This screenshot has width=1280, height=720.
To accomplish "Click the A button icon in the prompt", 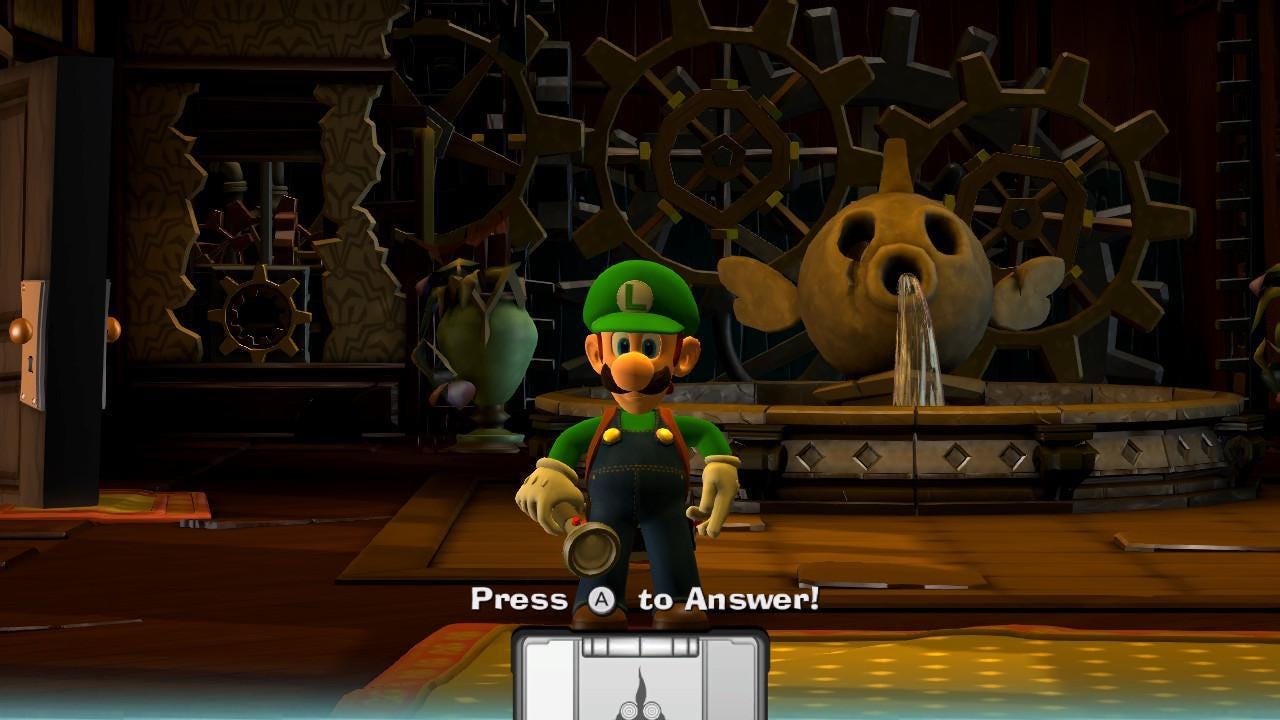I will 601,600.
